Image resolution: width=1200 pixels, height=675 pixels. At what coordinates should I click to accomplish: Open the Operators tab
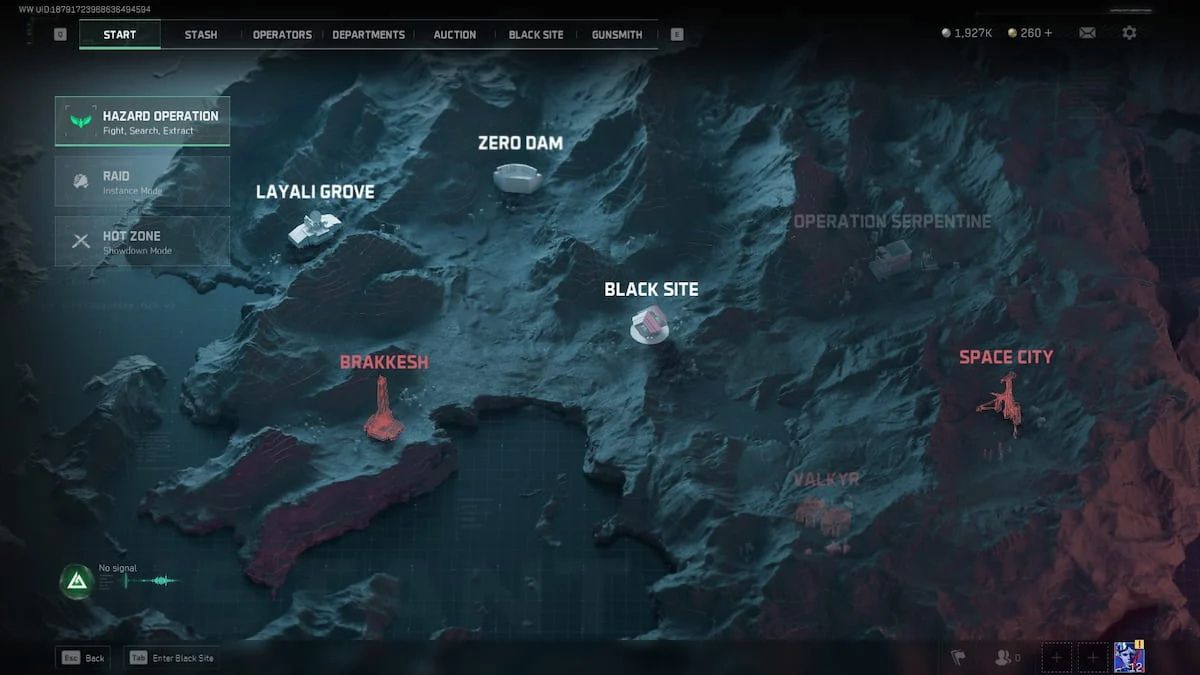[x=282, y=35]
